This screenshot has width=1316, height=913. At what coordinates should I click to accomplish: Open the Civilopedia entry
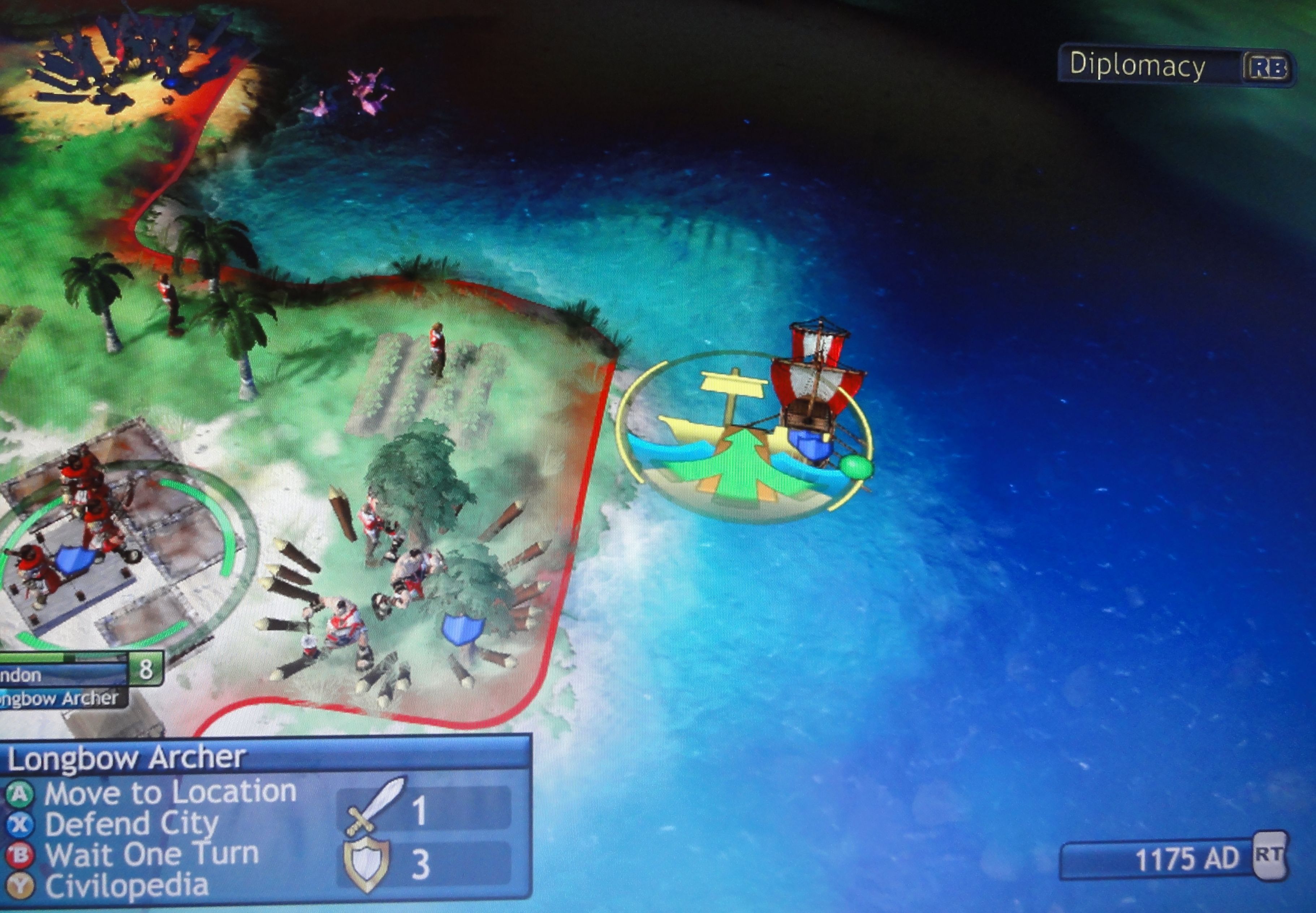click(x=126, y=886)
